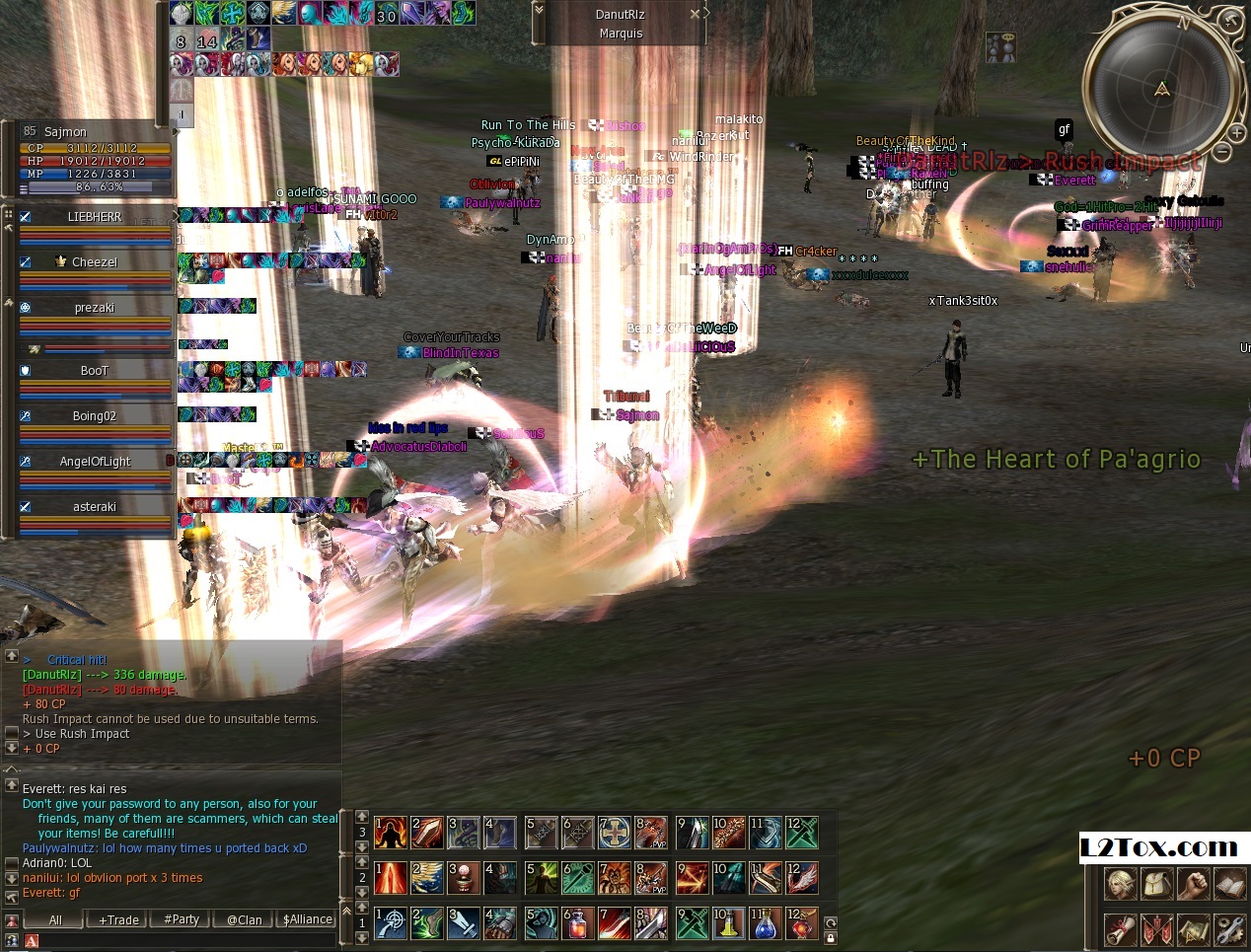1251x952 pixels.
Task: Zoom in the radar minimap
Action: point(1236,132)
